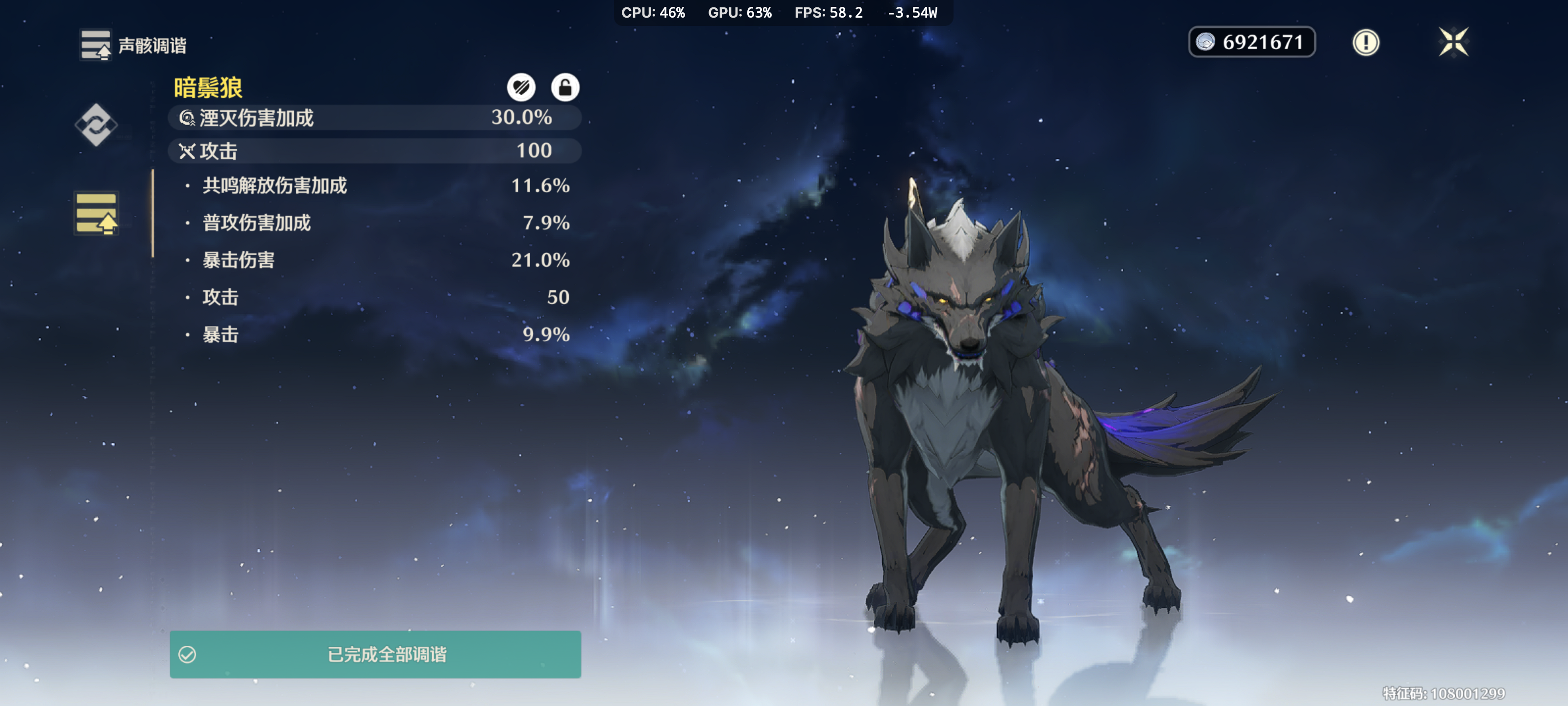Open the exclamation mark info help

1365,43
